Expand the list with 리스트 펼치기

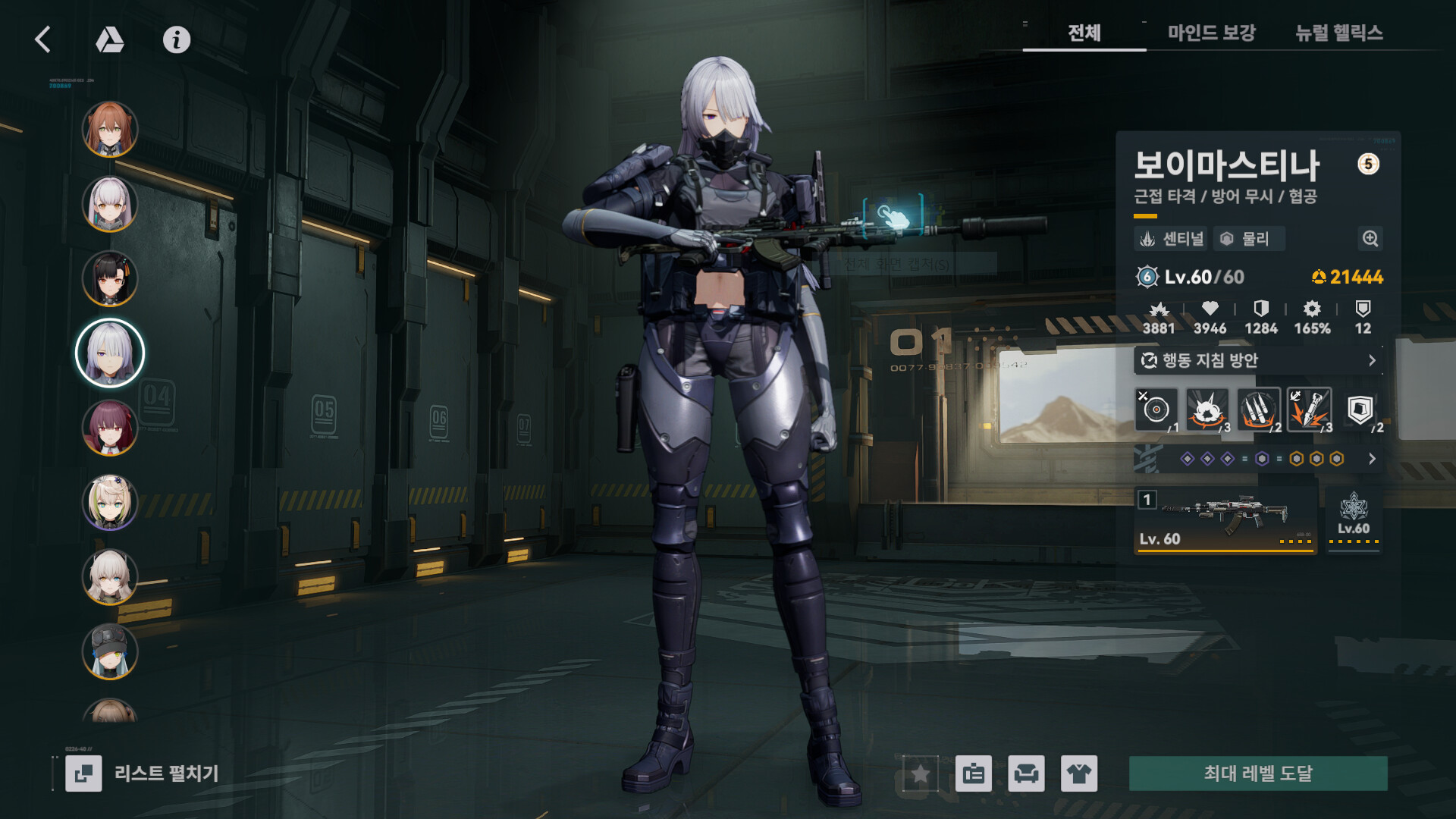tap(143, 773)
